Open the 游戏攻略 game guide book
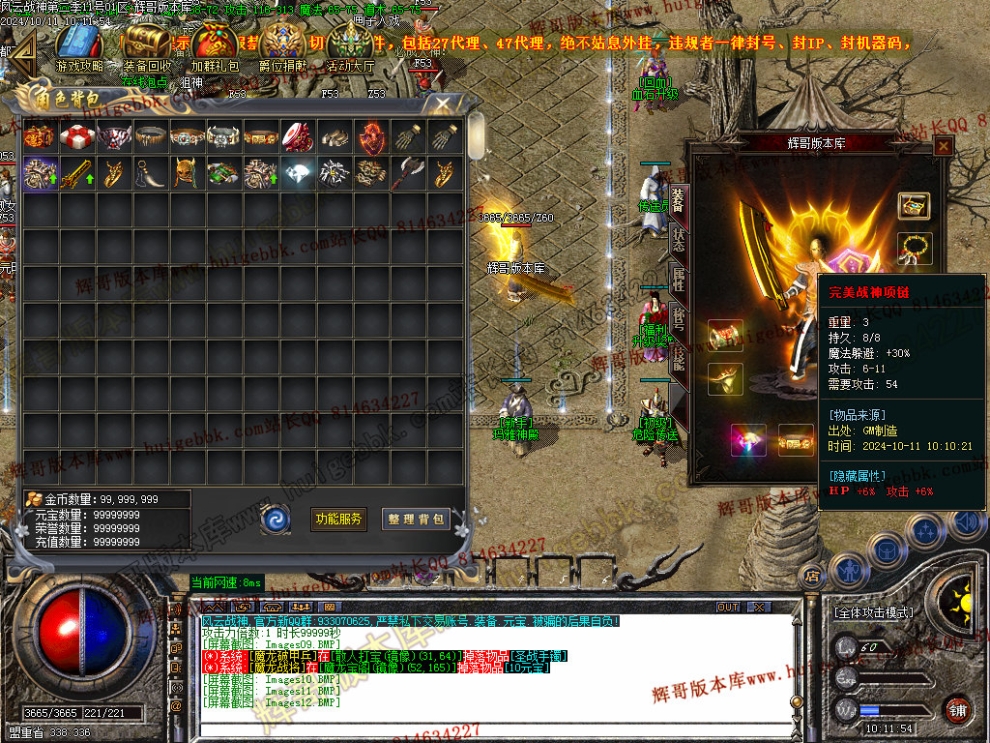Image resolution: width=990 pixels, height=743 pixels. coord(79,47)
